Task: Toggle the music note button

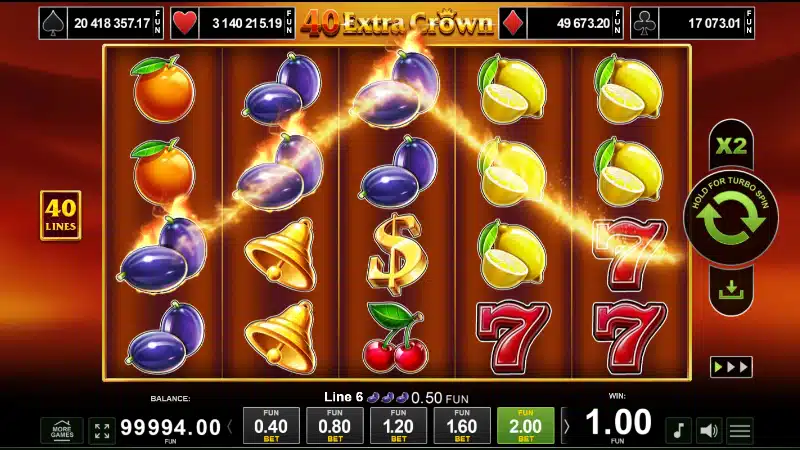Action: click(678, 431)
